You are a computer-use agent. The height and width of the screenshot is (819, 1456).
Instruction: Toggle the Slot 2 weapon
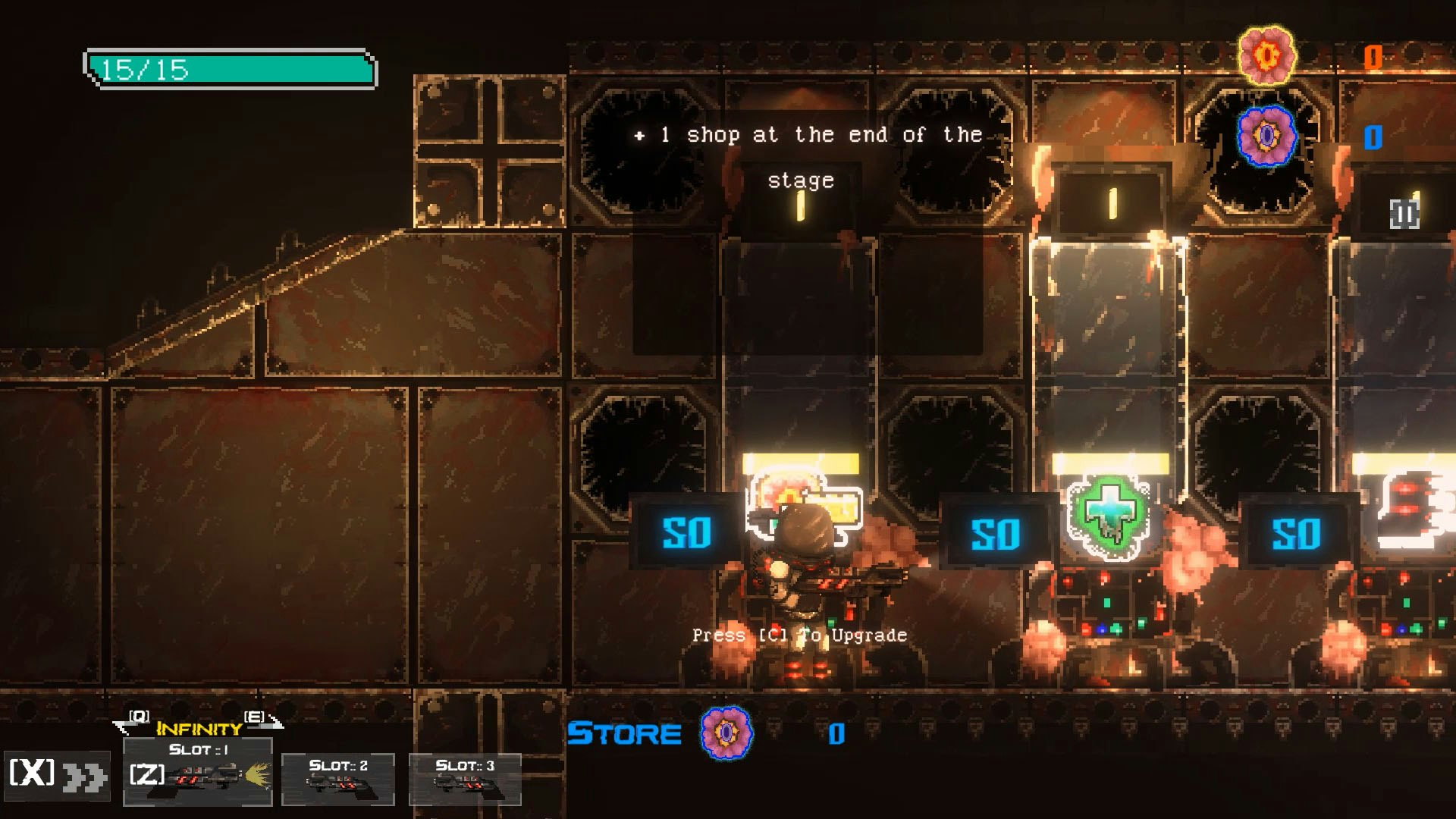339,781
